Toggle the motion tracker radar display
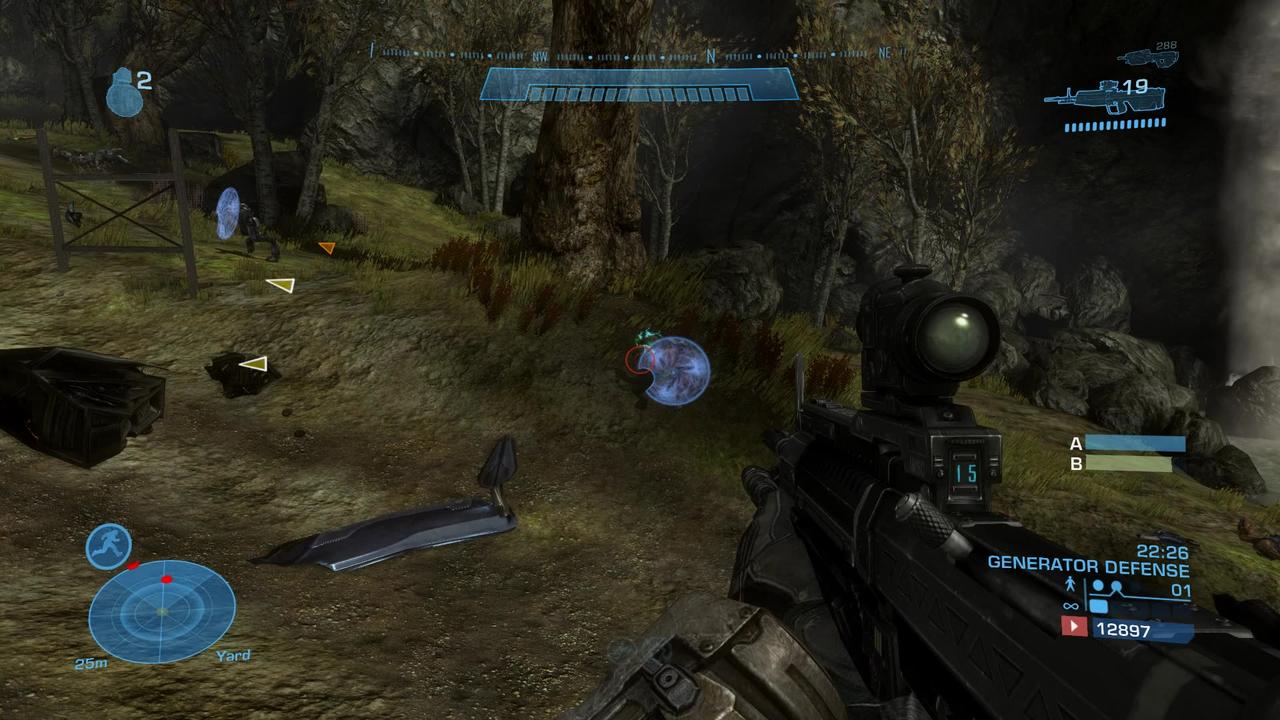Screen dimensions: 1280x720 click(x=160, y=610)
